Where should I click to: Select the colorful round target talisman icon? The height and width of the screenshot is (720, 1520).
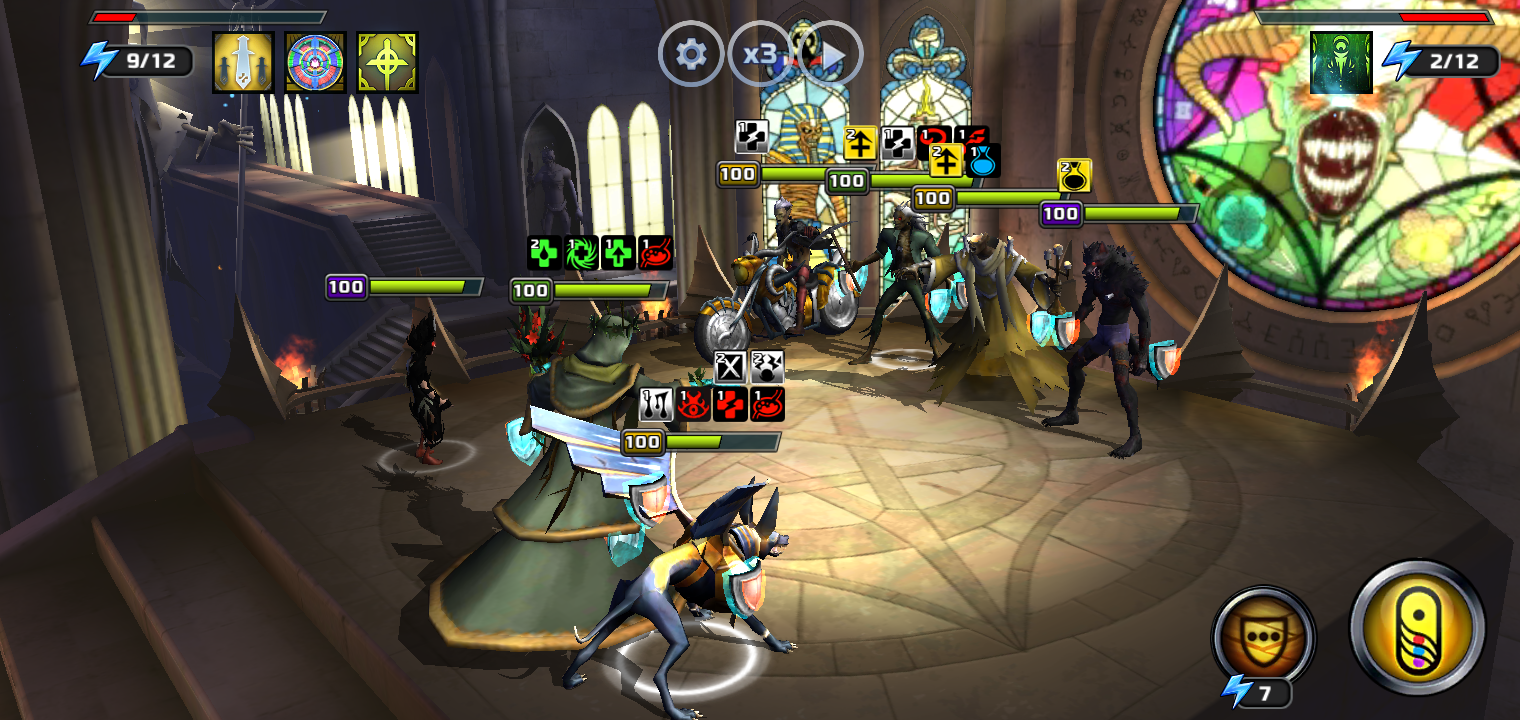(315, 62)
